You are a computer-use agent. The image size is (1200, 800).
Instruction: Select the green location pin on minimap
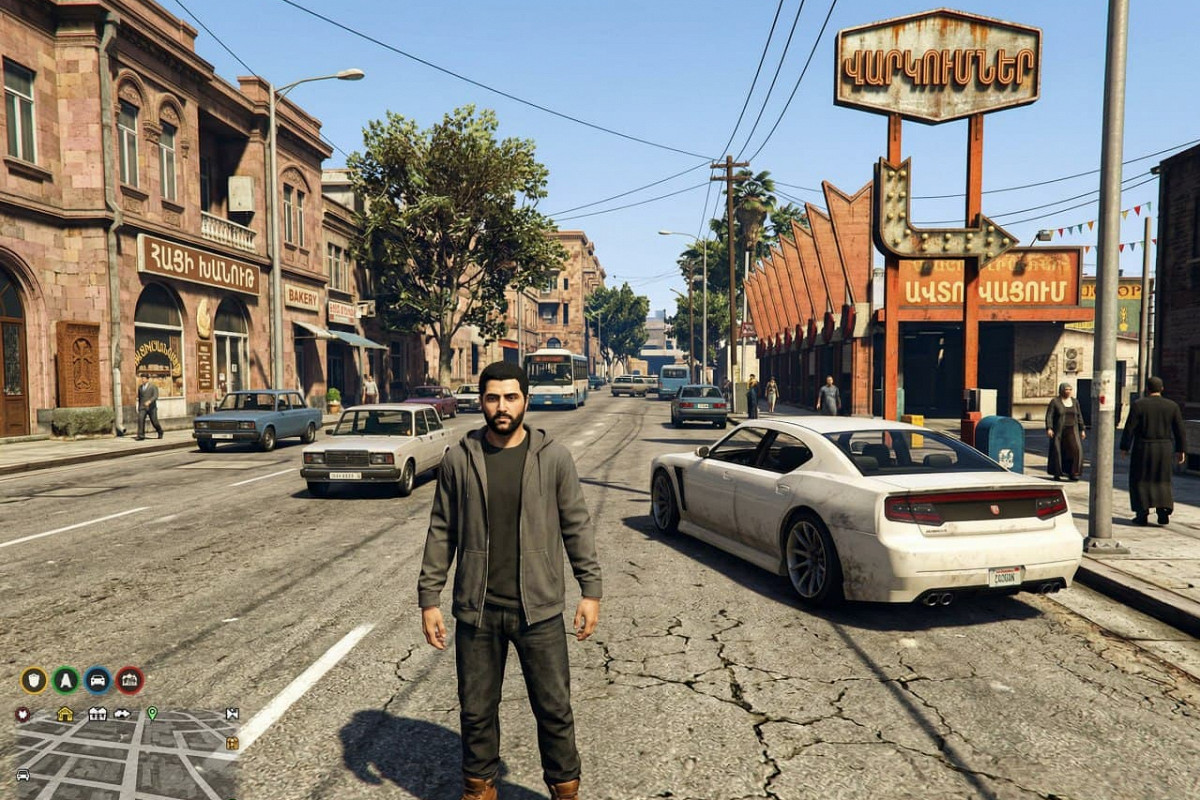[152, 713]
